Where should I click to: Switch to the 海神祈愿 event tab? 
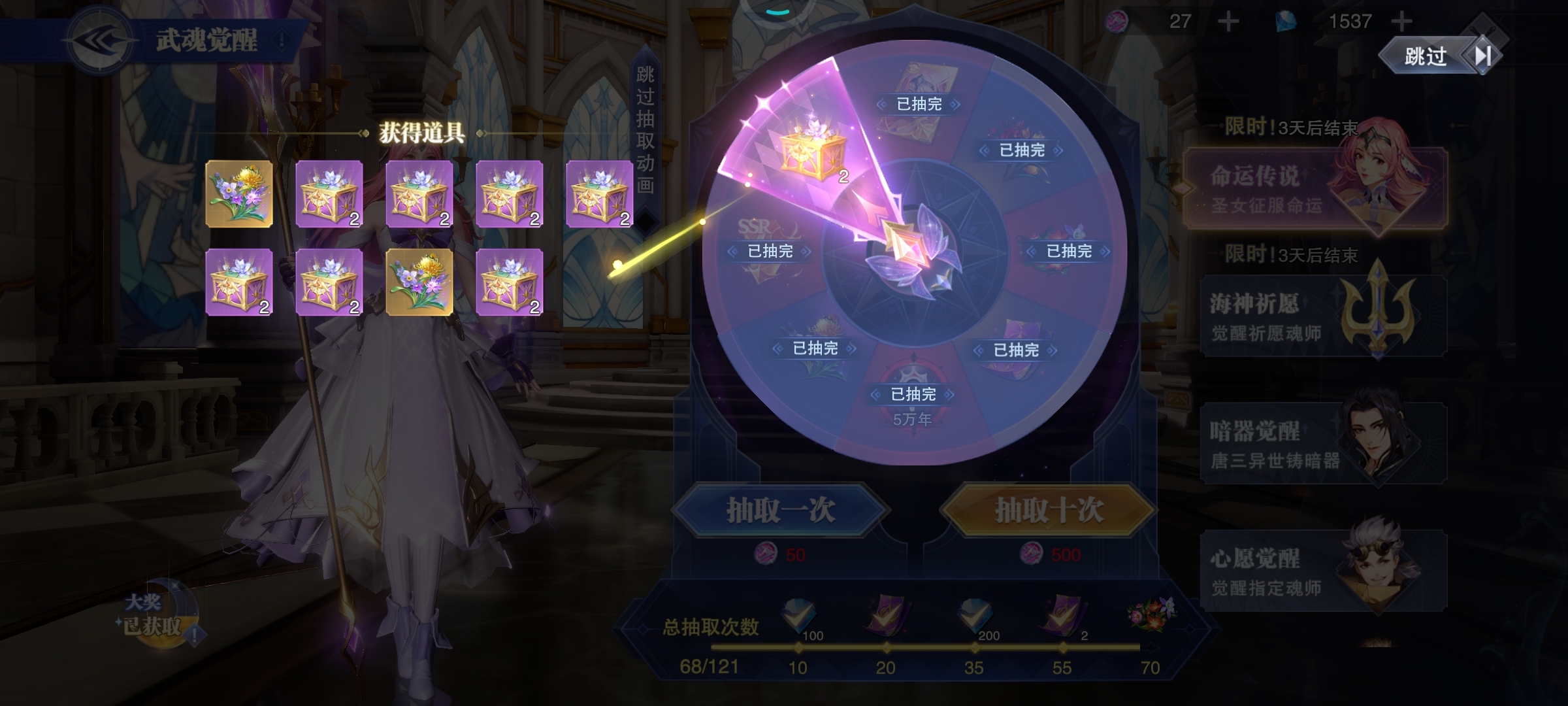(x=1322, y=316)
